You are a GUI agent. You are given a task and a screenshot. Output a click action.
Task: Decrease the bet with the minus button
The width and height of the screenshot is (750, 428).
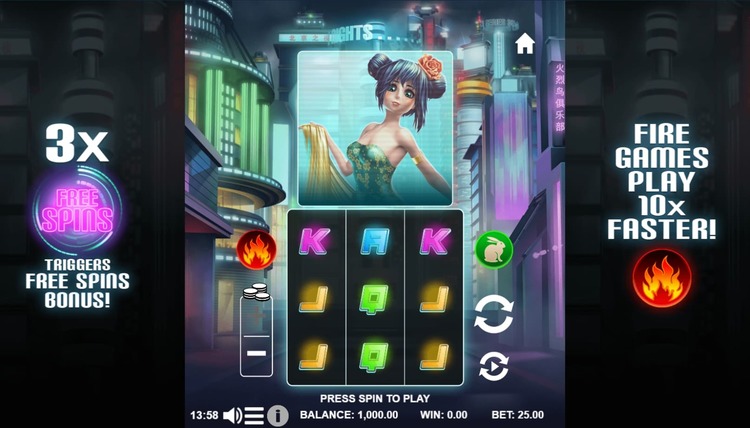[x=256, y=354]
